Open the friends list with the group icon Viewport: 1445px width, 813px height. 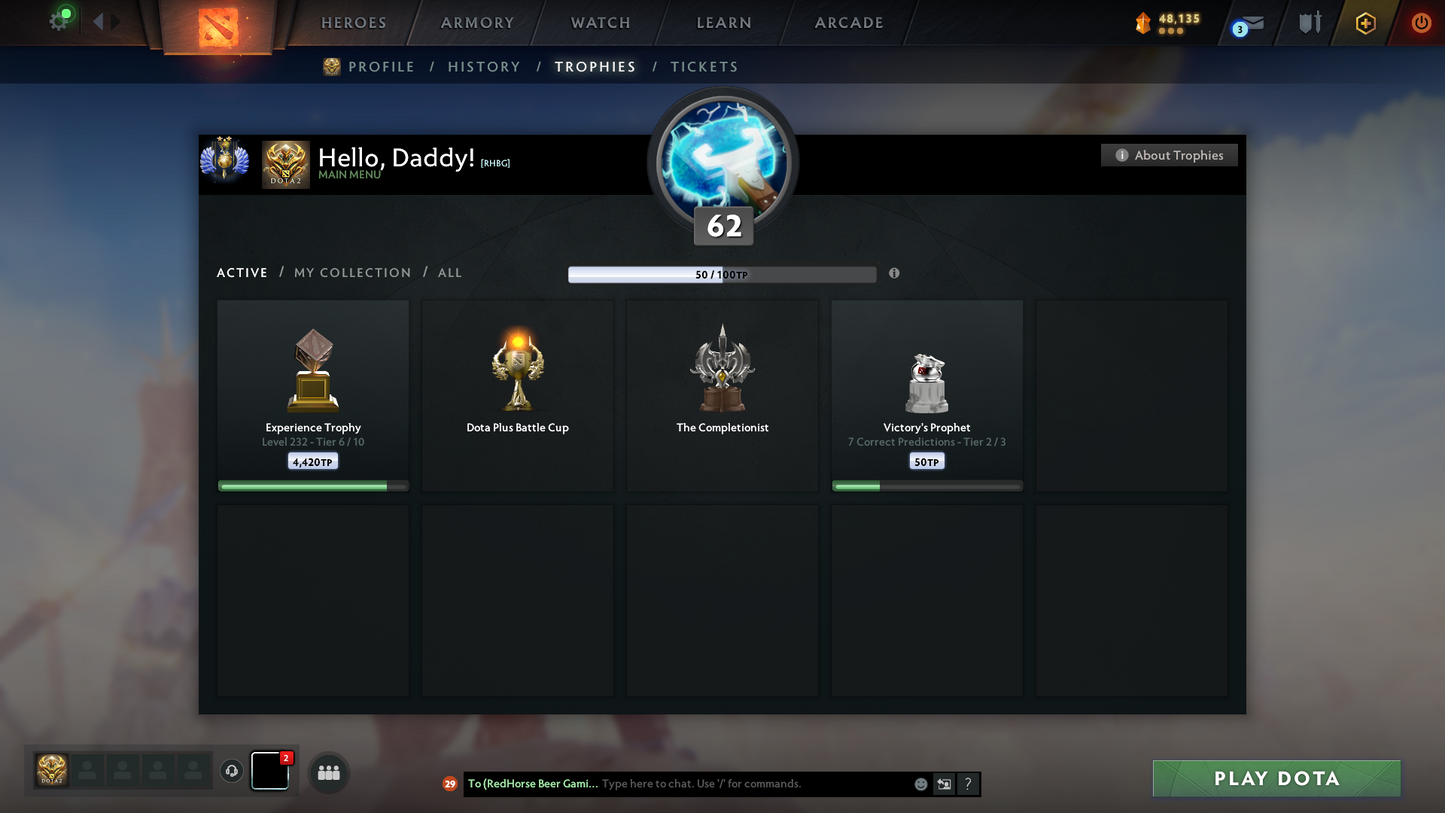point(328,771)
